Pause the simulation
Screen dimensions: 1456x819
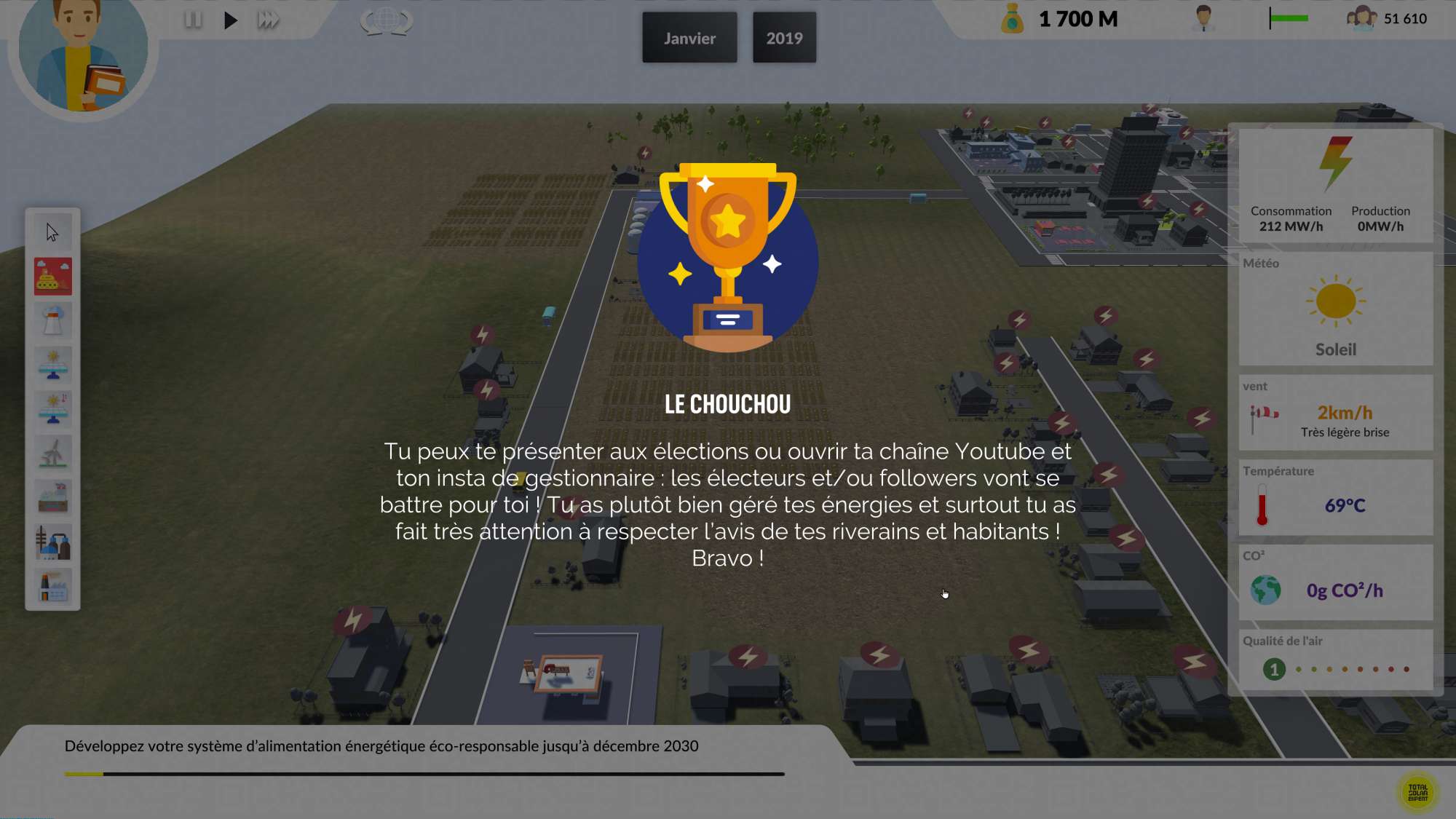coord(193,20)
